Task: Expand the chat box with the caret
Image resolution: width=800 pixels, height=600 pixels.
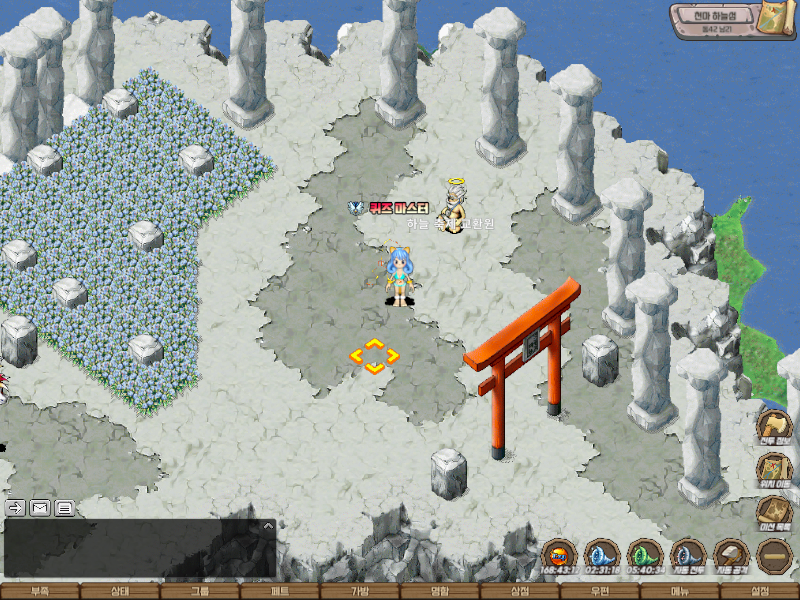Action: coord(268,525)
